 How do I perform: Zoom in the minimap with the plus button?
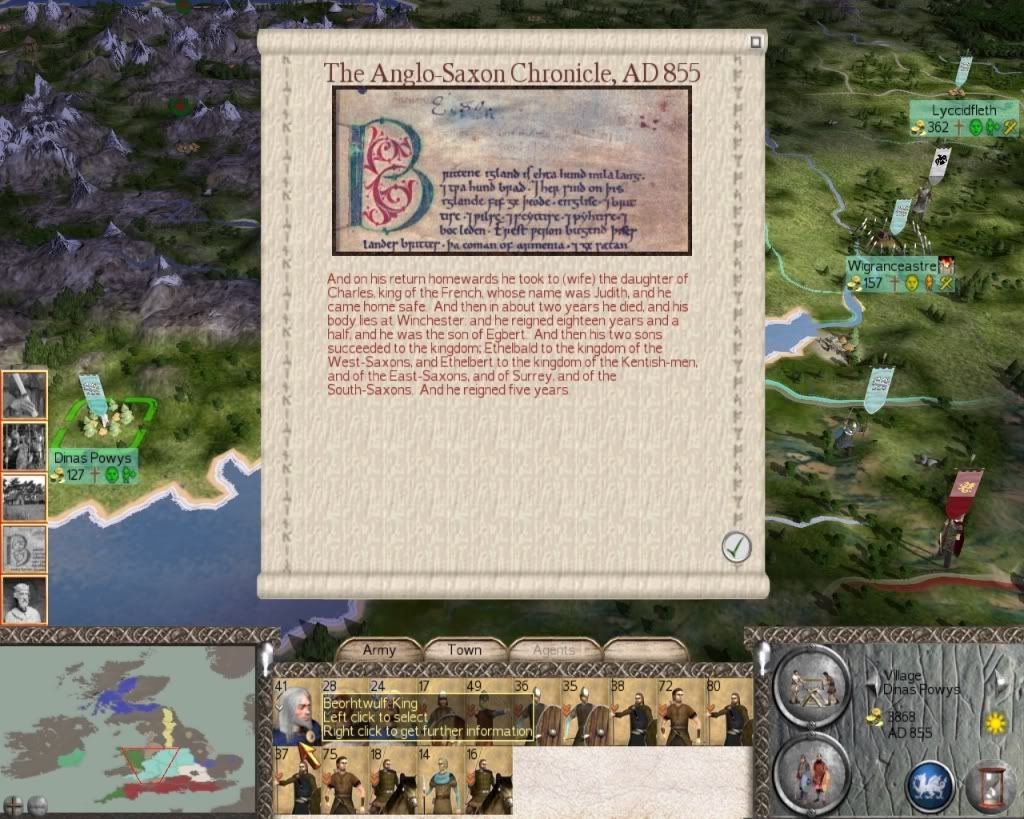(14, 804)
